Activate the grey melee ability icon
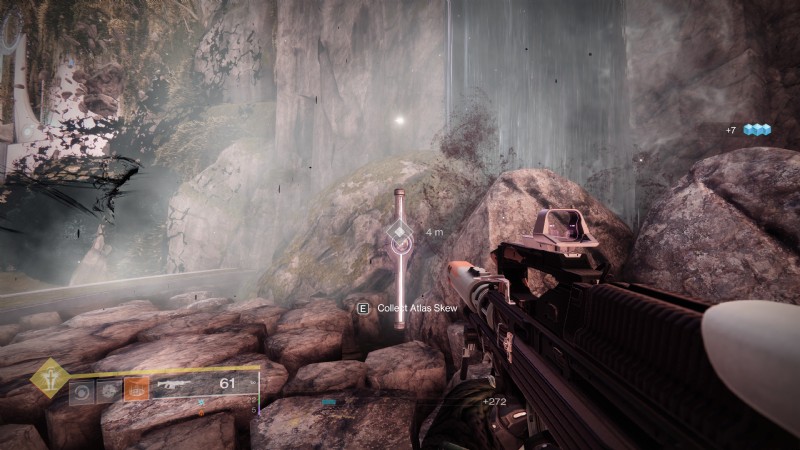The width and height of the screenshot is (800, 450). (x=109, y=389)
